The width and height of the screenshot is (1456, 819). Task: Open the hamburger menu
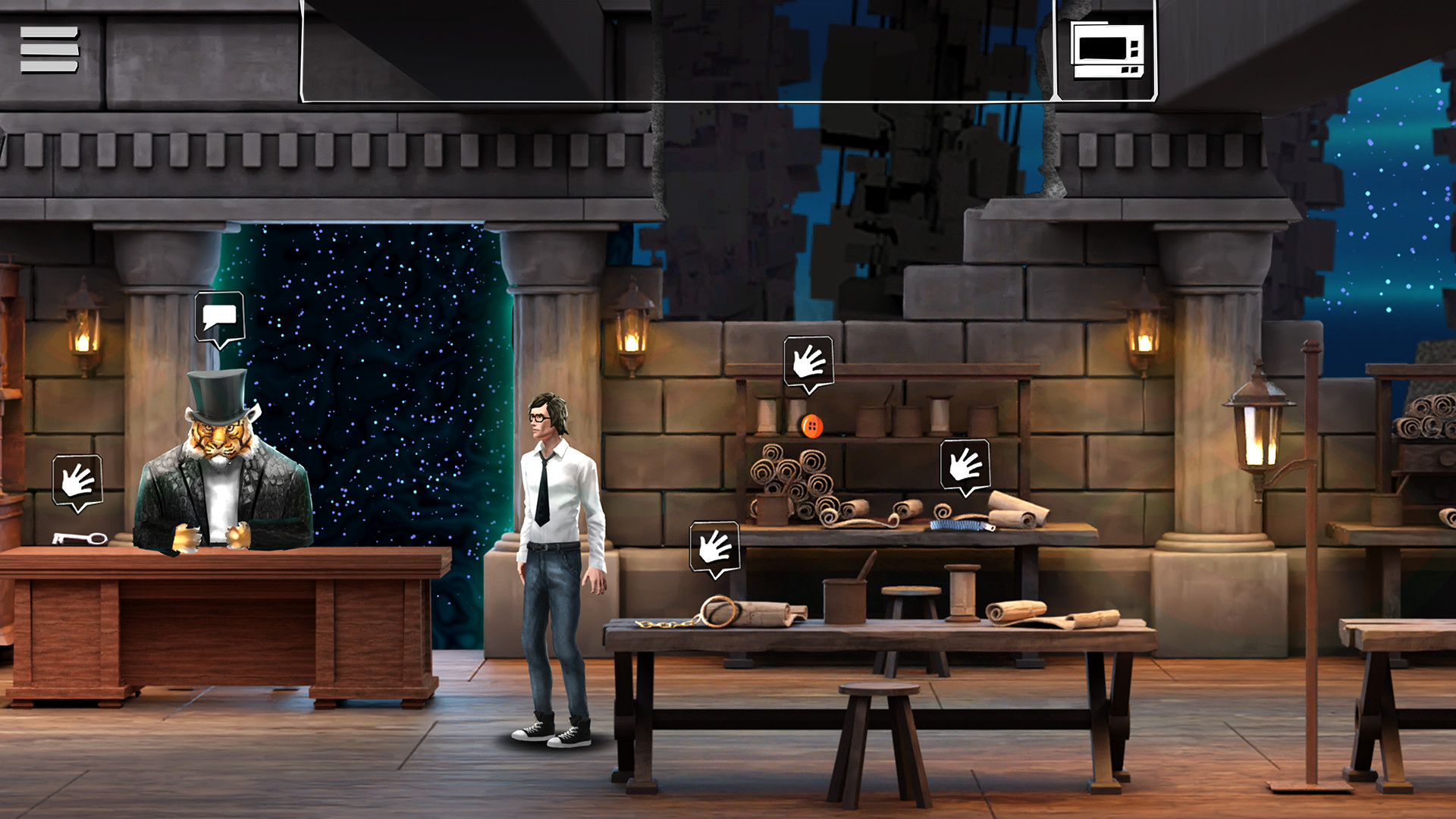tap(50, 47)
